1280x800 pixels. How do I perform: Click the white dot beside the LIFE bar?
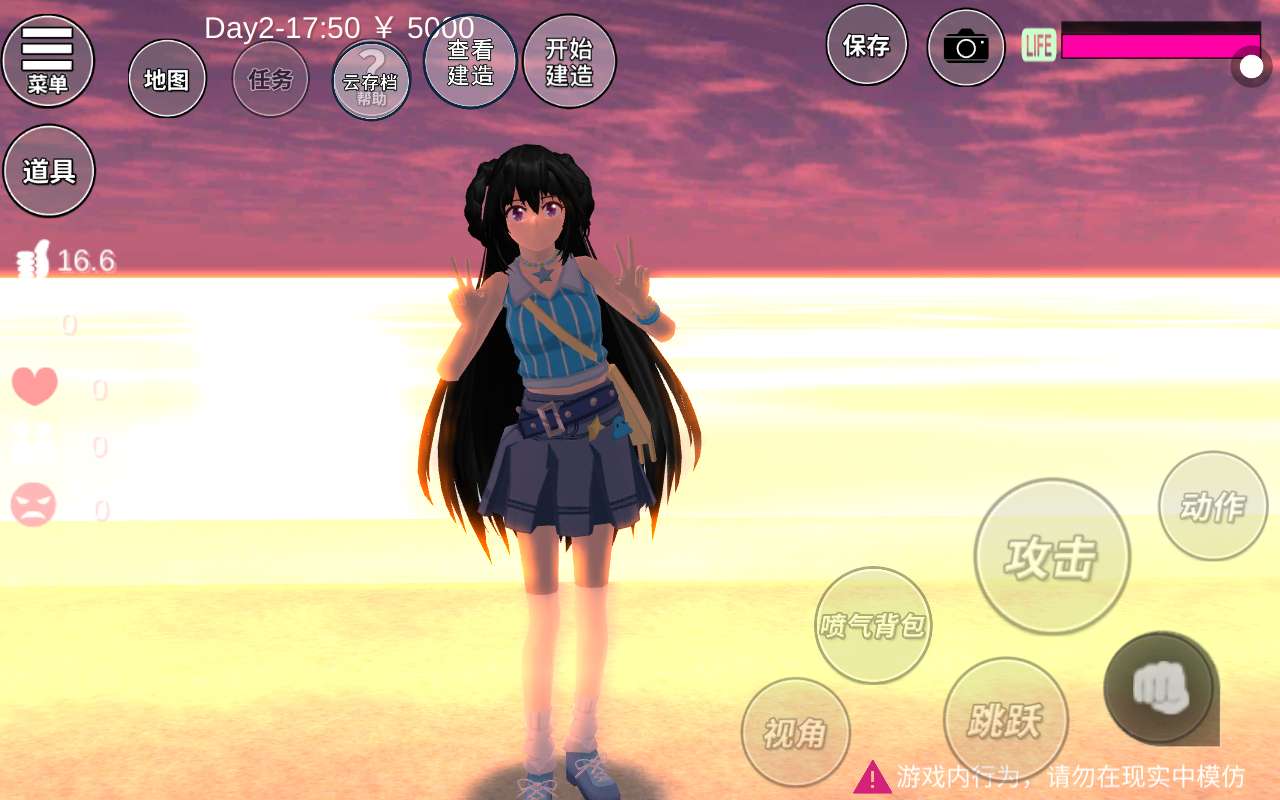(1251, 66)
